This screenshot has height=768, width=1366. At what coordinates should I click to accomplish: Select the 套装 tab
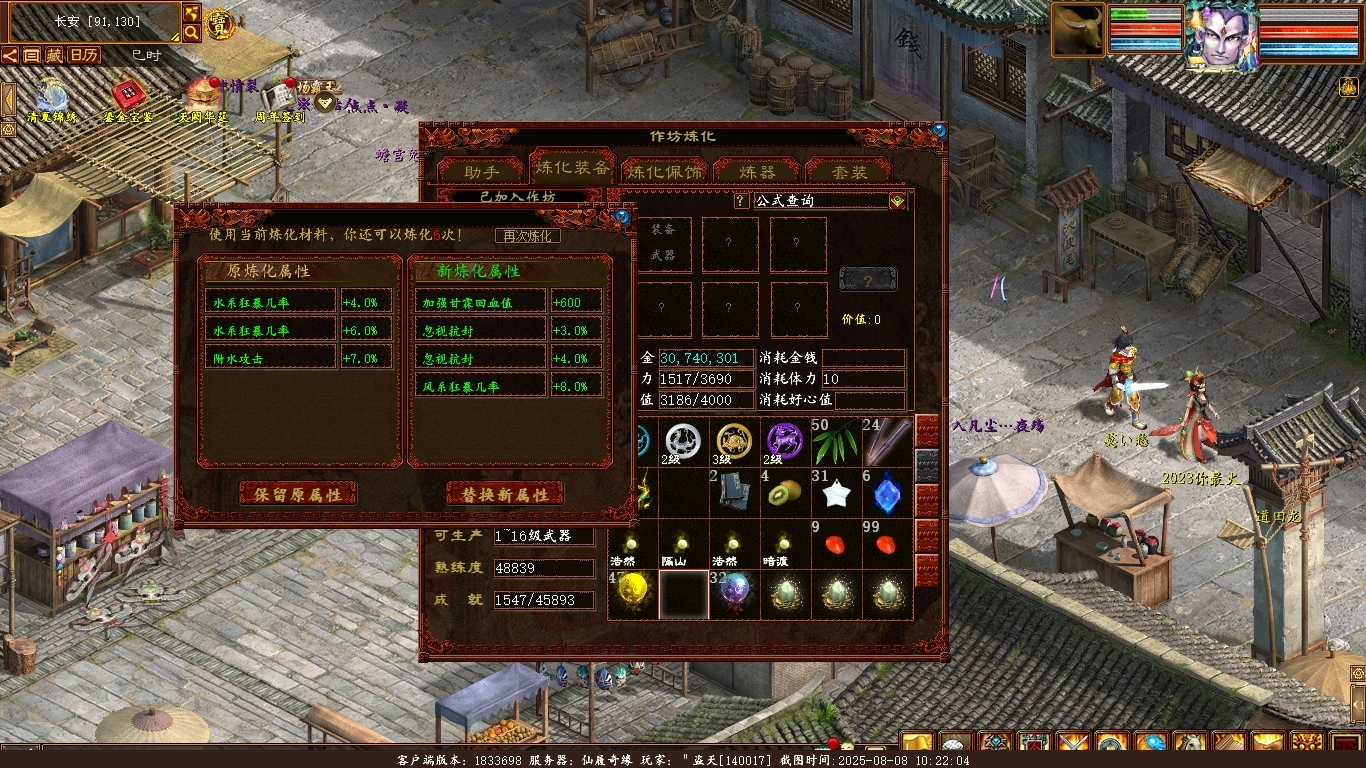pos(849,171)
